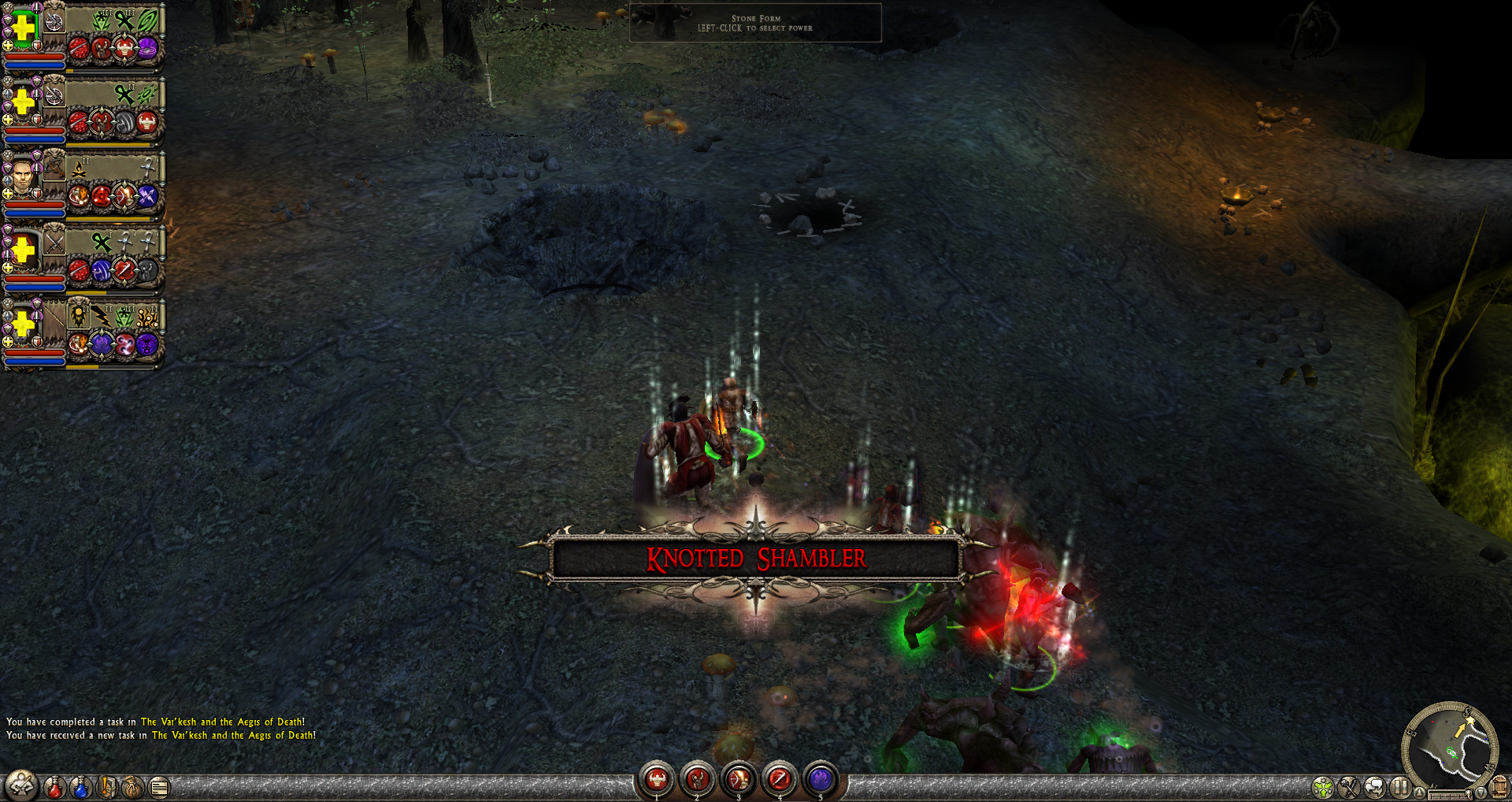Select the lightning bolt spell in bottom party panel

[102, 317]
